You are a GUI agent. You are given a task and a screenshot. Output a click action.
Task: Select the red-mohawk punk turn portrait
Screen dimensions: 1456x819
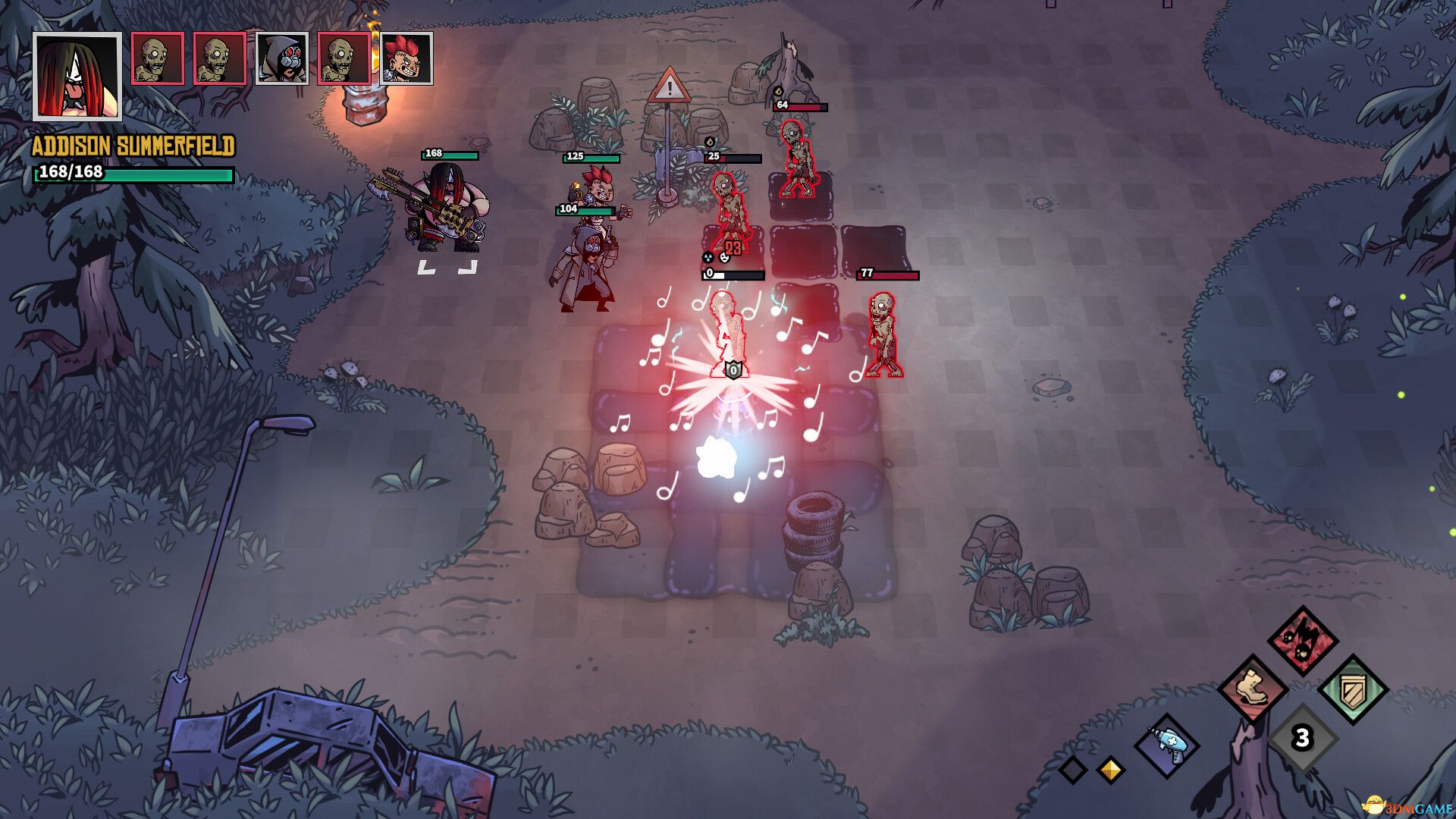(x=406, y=58)
